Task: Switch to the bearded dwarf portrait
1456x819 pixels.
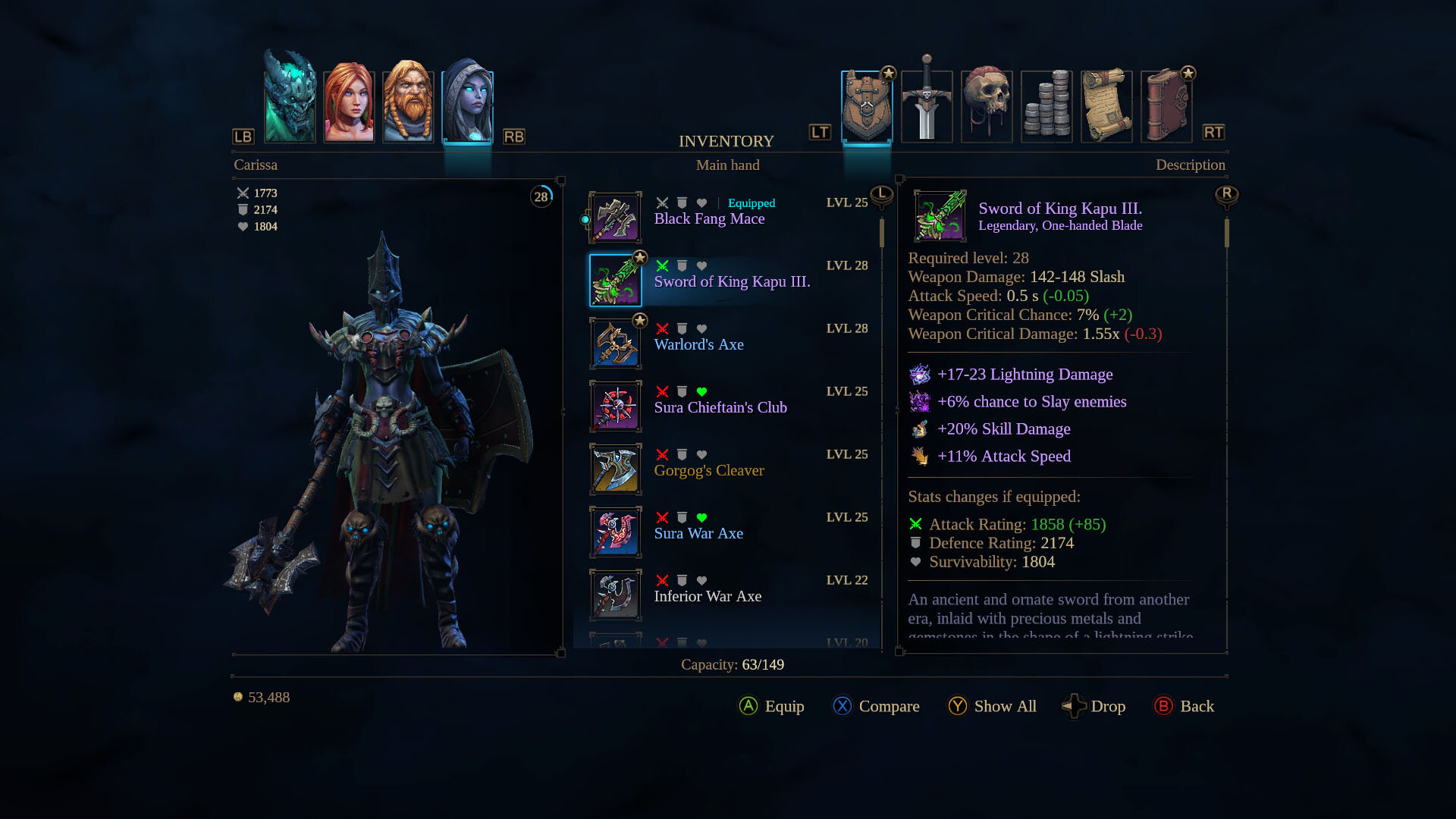Action: click(408, 105)
